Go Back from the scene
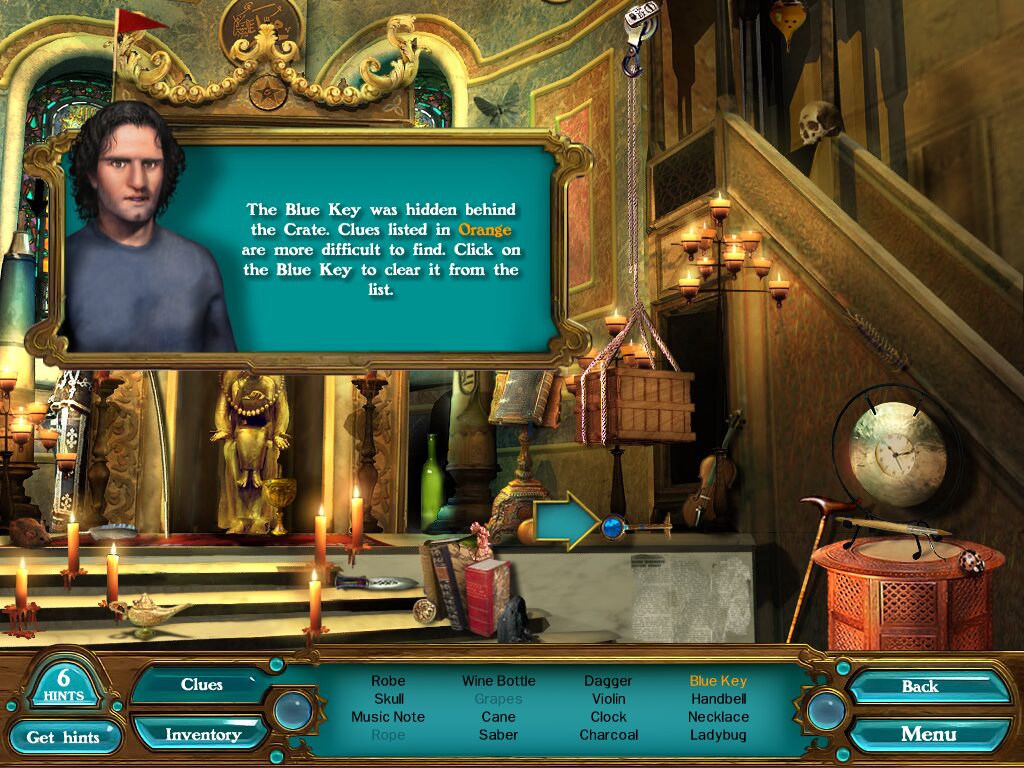The image size is (1024, 768). 920,686
